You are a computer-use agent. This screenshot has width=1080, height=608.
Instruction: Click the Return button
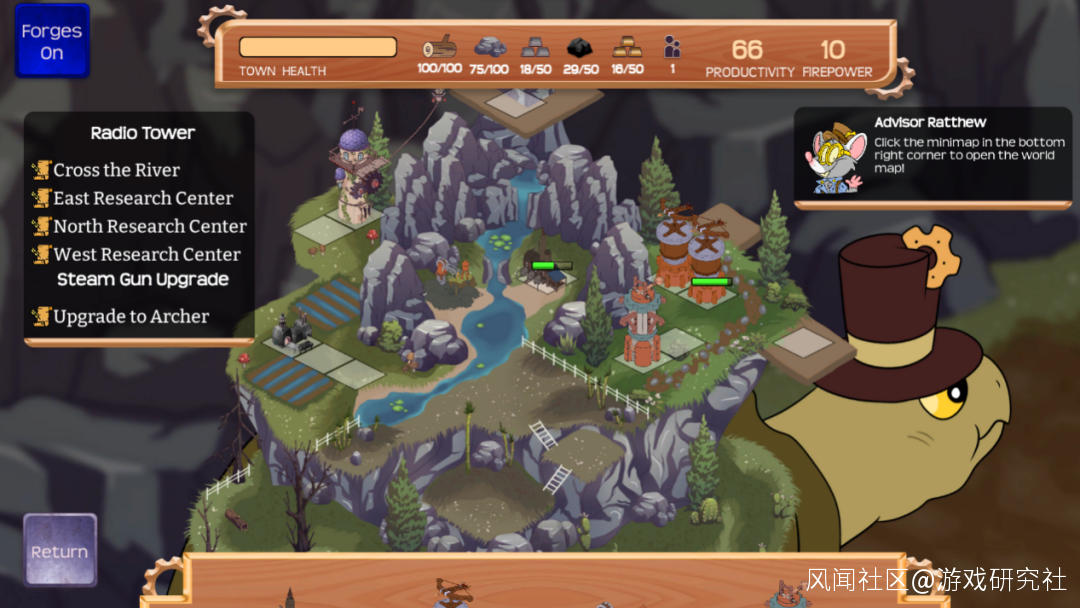pyautogui.click(x=60, y=550)
